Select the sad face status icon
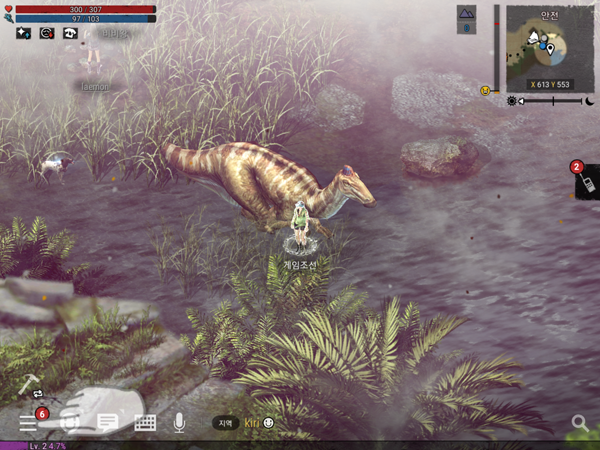Viewport: 600px width, 450px height. [x=46, y=32]
